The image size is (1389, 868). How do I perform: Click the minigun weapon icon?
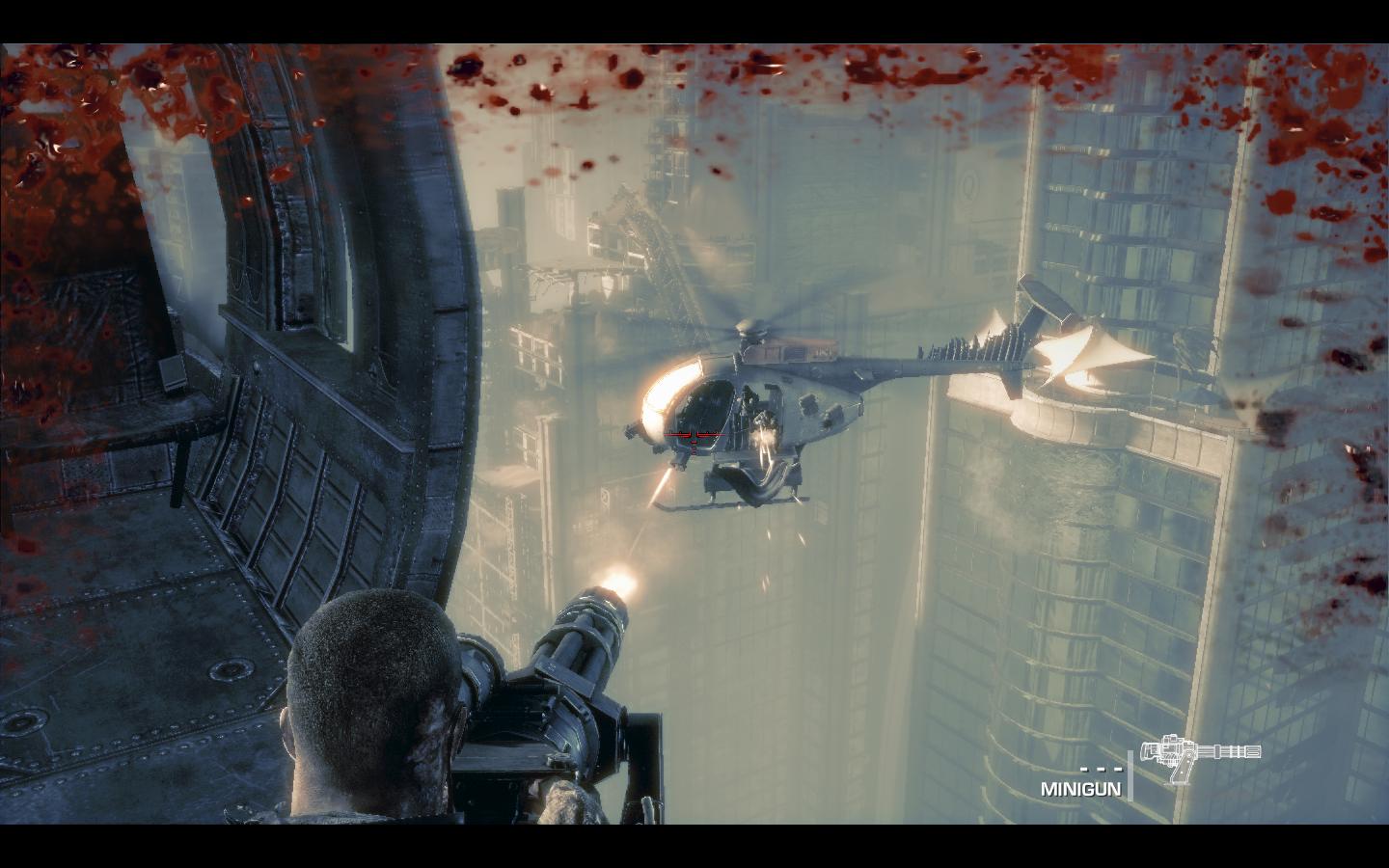pyautogui.click(x=1200, y=755)
